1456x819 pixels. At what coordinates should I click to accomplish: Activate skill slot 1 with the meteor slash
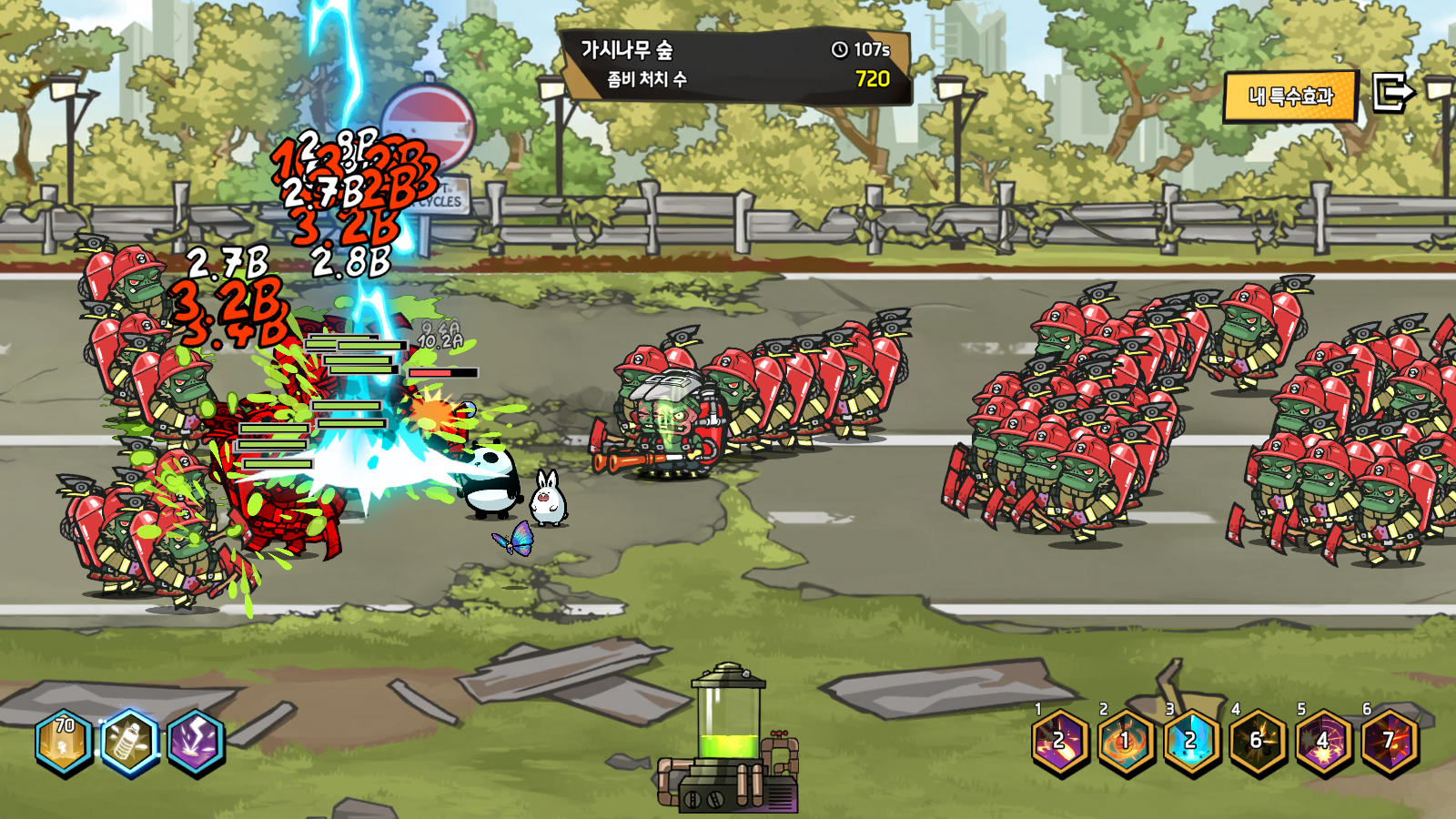pyautogui.click(x=1060, y=742)
